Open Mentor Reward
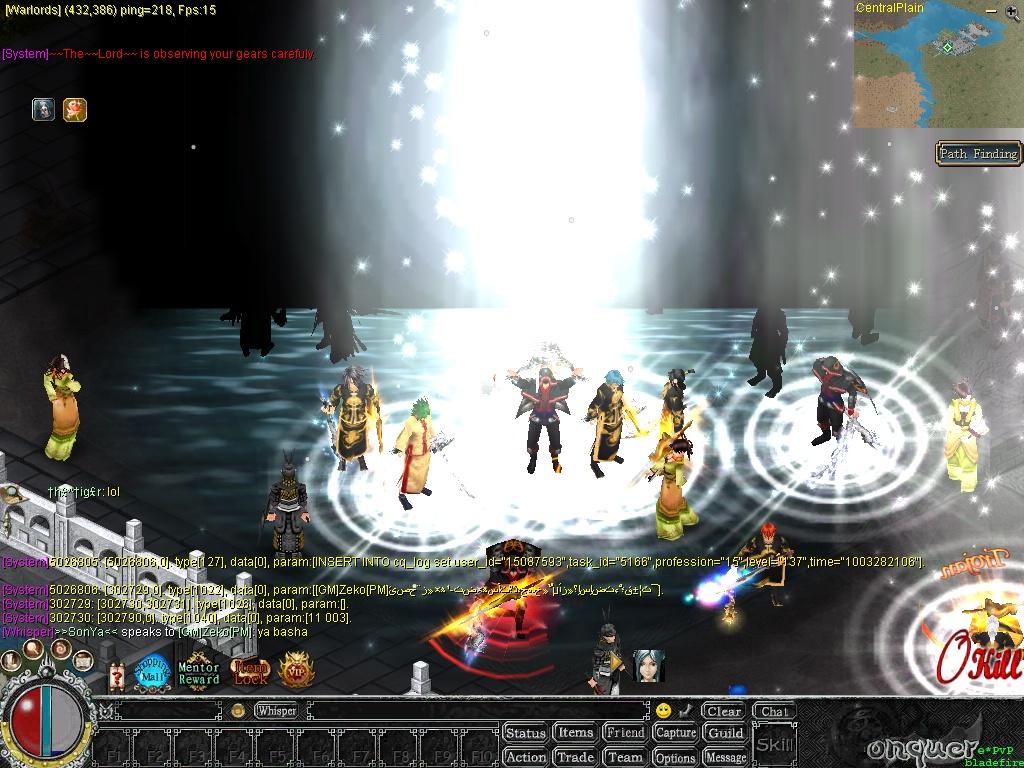Image resolution: width=1024 pixels, height=768 pixels. click(199, 673)
